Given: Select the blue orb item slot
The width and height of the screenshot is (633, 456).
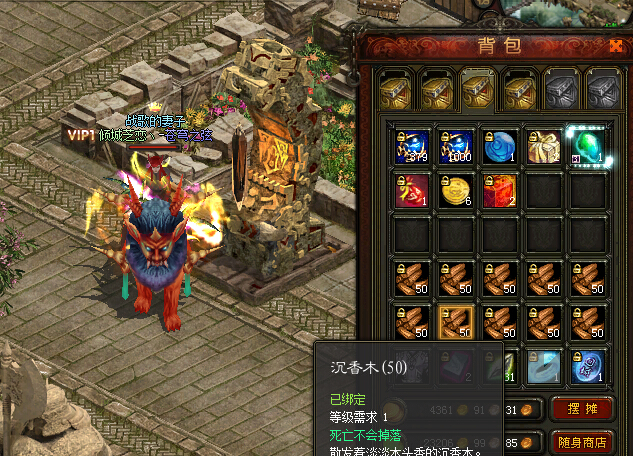Looking at the screenshot, I should click(x=499, y=146).
